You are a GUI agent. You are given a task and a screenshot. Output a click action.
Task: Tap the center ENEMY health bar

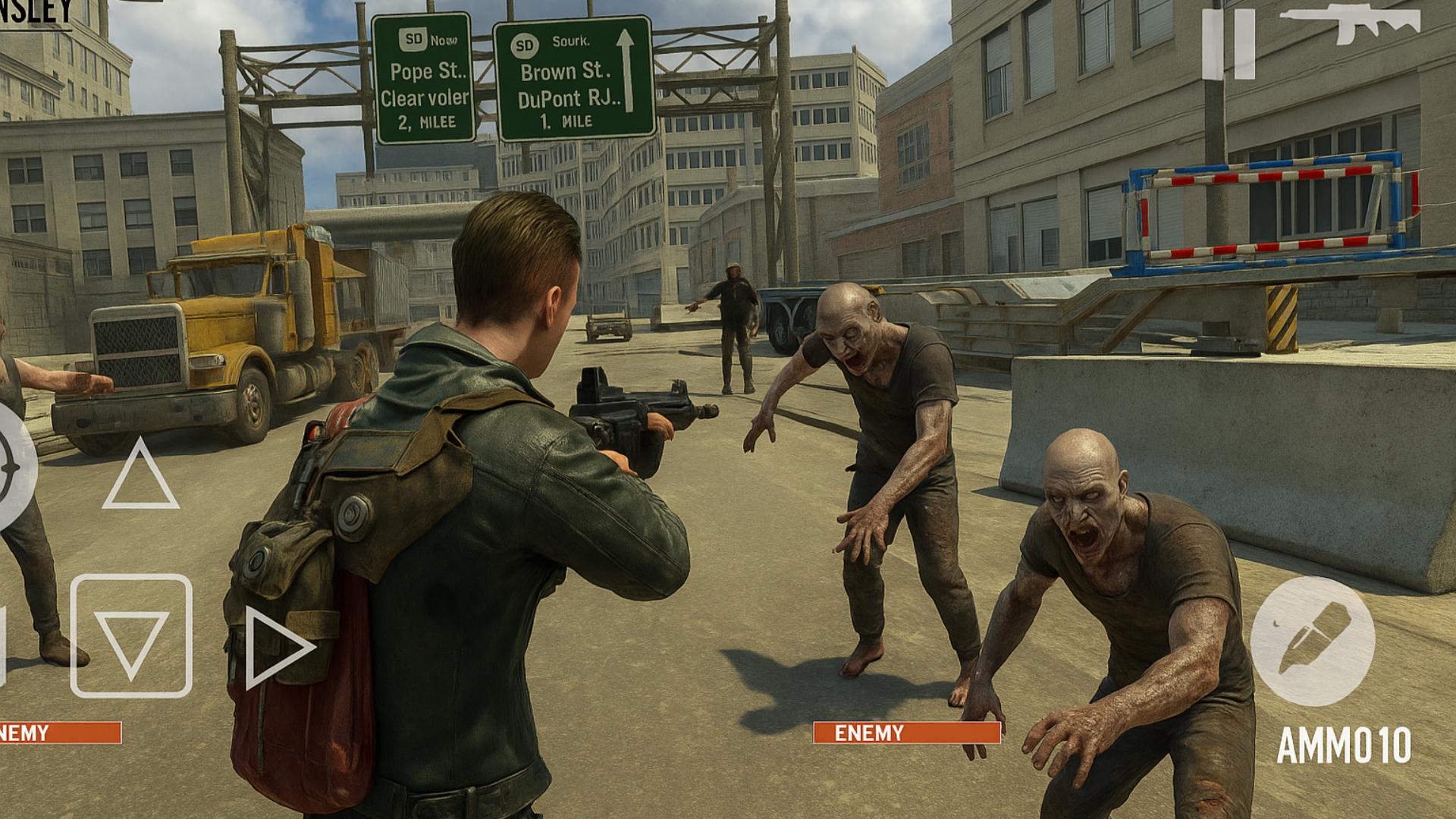pos(905,733)
